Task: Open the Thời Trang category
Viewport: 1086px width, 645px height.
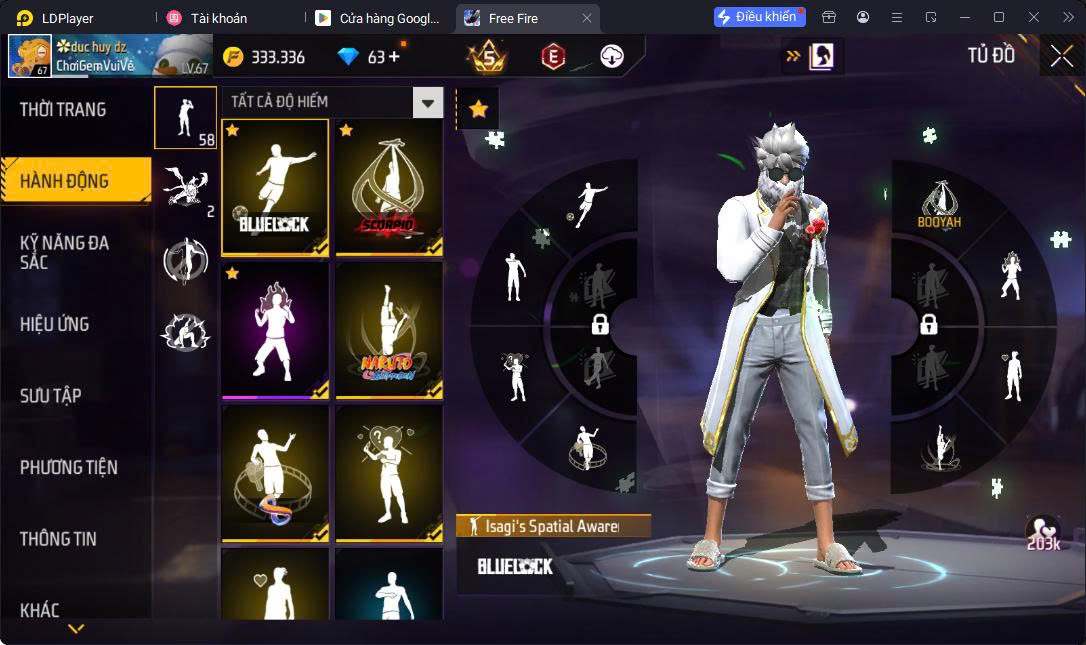Action: pos(63,109)
